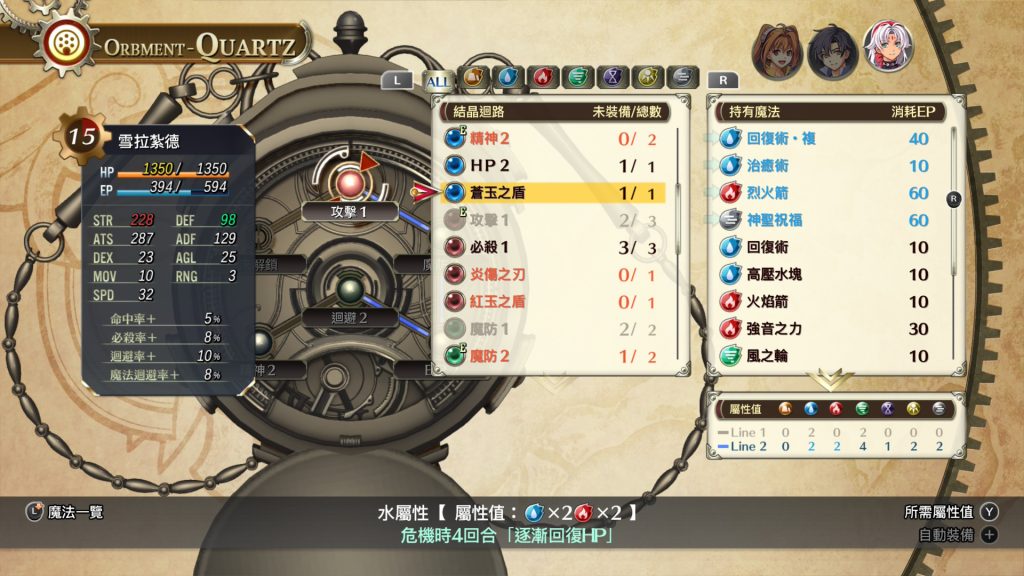Select the 必殺1 quartz row
Viewport: 1024px width, 576px height.
point(553,247)
